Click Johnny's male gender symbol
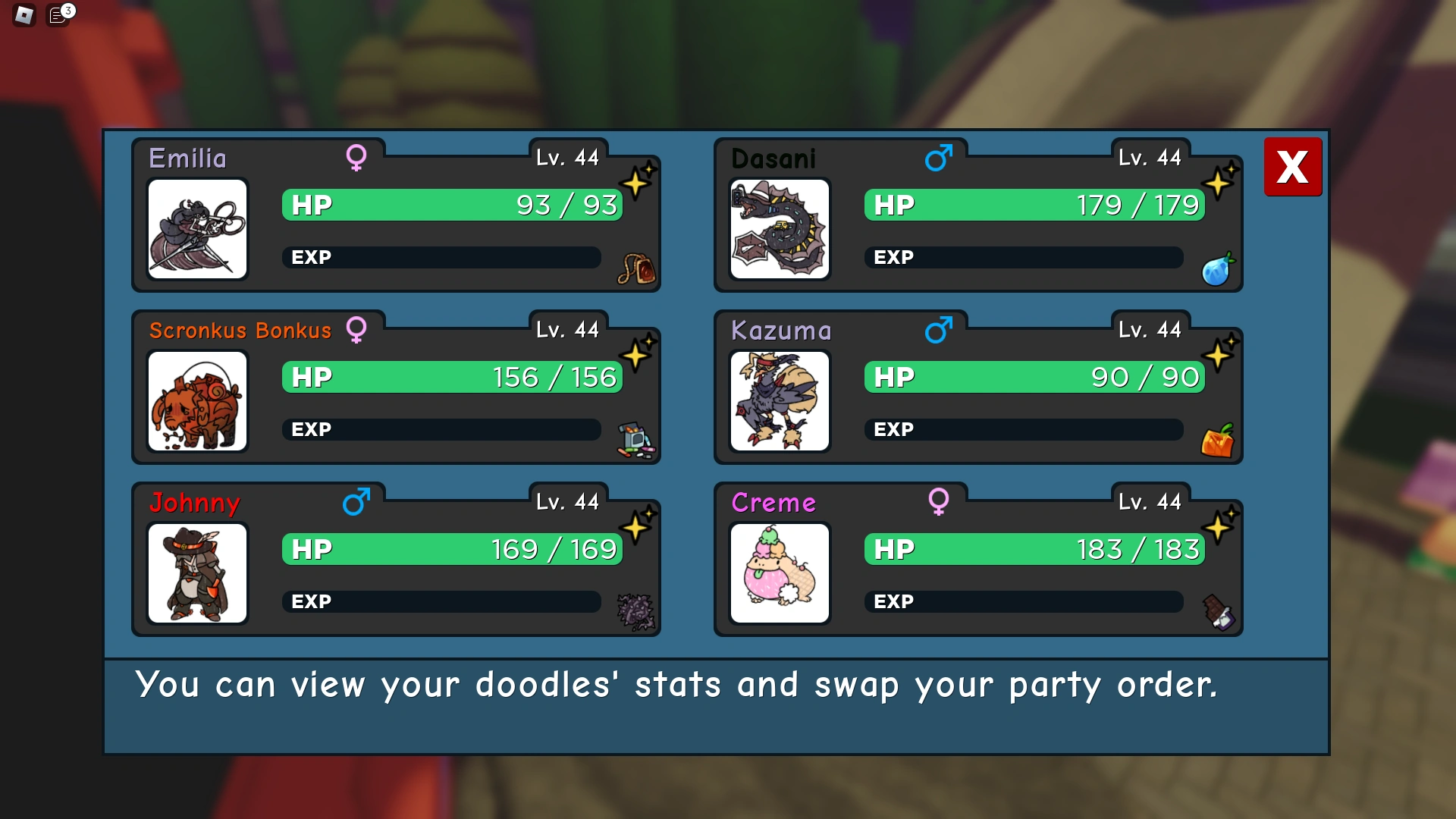 [356, 502]
